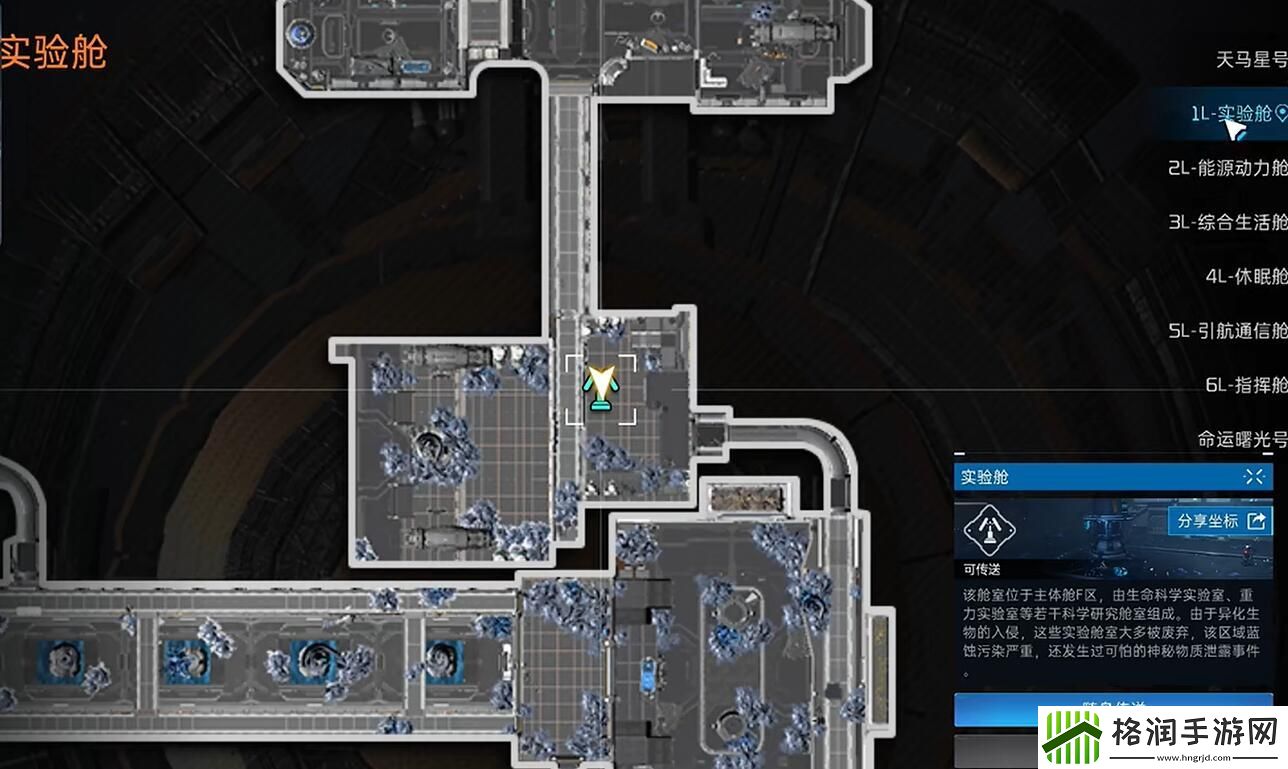Open the 格润手游网 watermark logo
Viewport: 1288px width, 769px height.
click(x=1161, y=739)
